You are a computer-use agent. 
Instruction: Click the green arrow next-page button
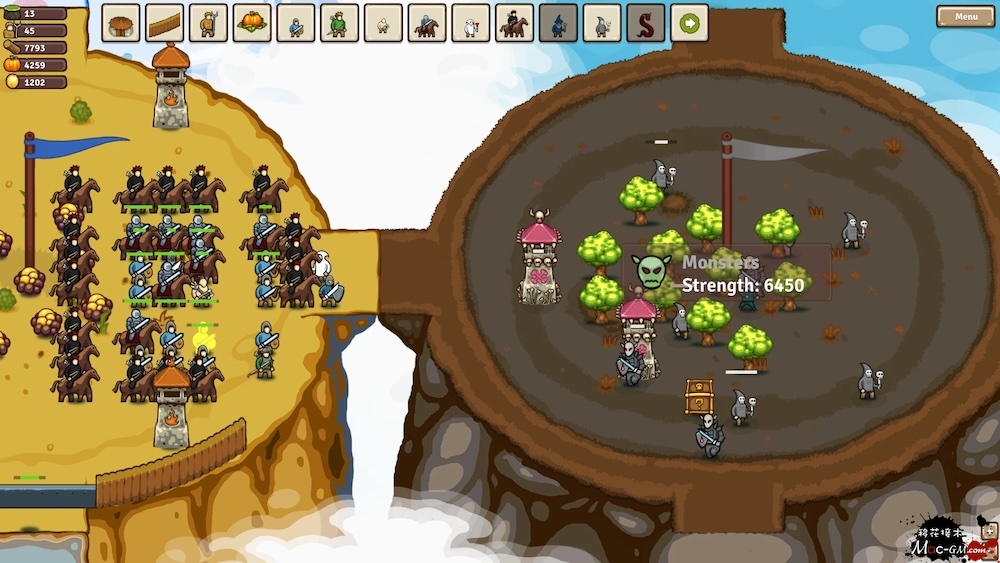(689, 23)
